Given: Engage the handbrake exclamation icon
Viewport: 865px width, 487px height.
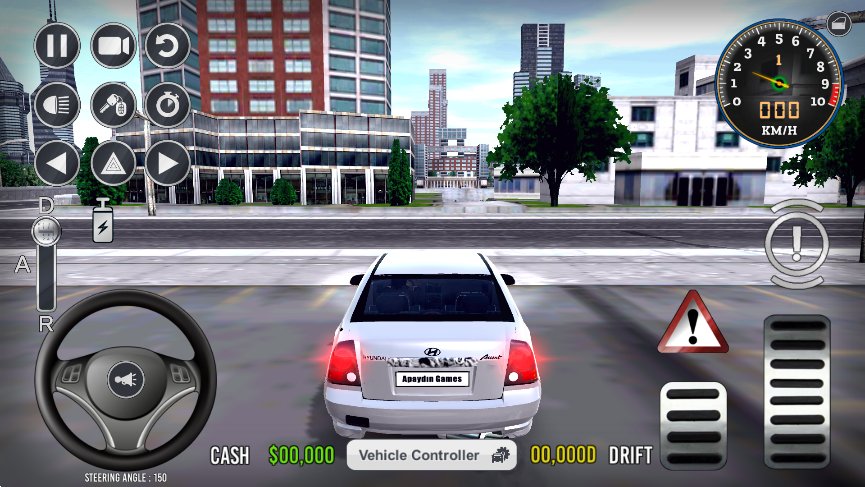Looking at the screenshot, I should pyautogui.click(x=796, y=243).
